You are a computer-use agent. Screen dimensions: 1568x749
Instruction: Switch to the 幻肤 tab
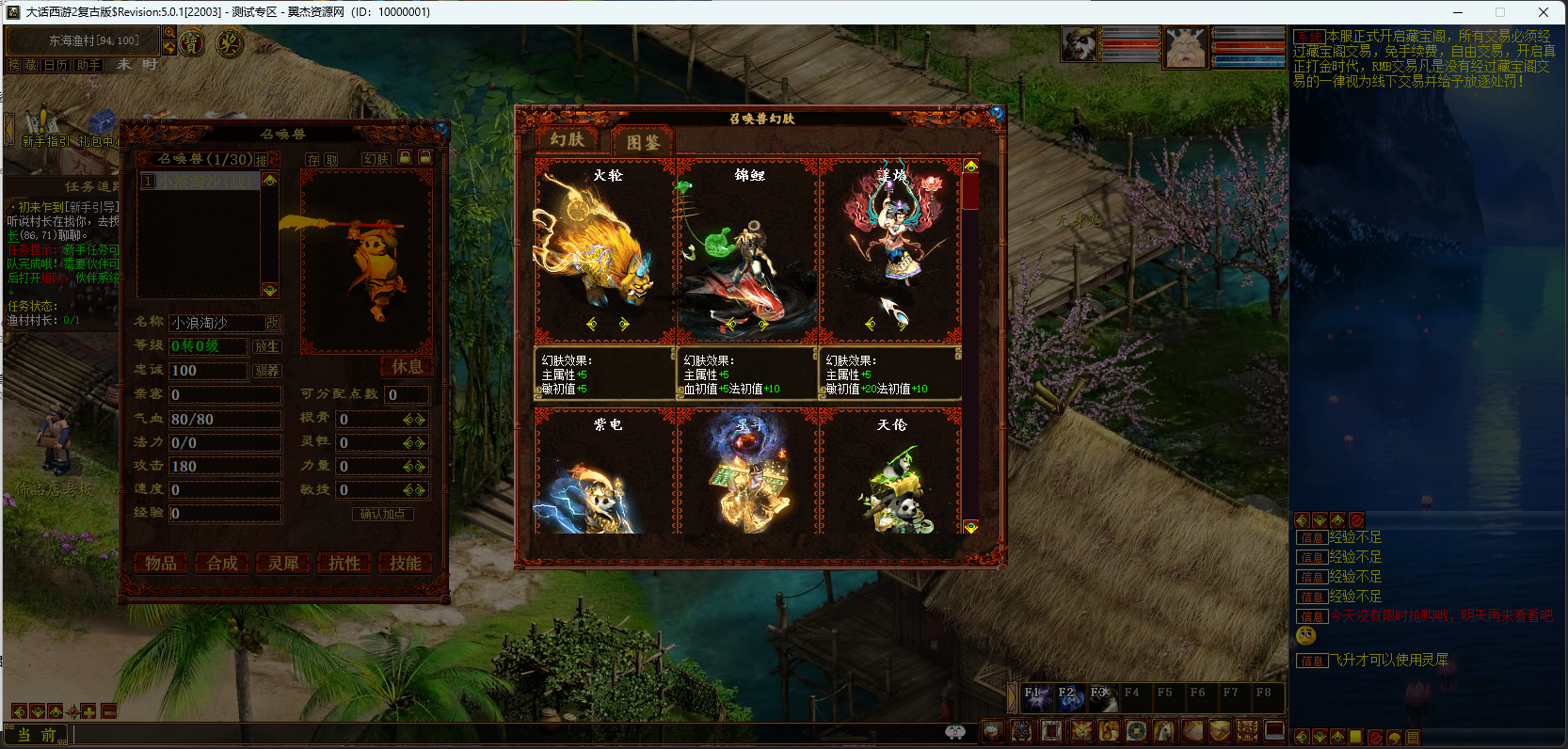click(x=568, y=140)
